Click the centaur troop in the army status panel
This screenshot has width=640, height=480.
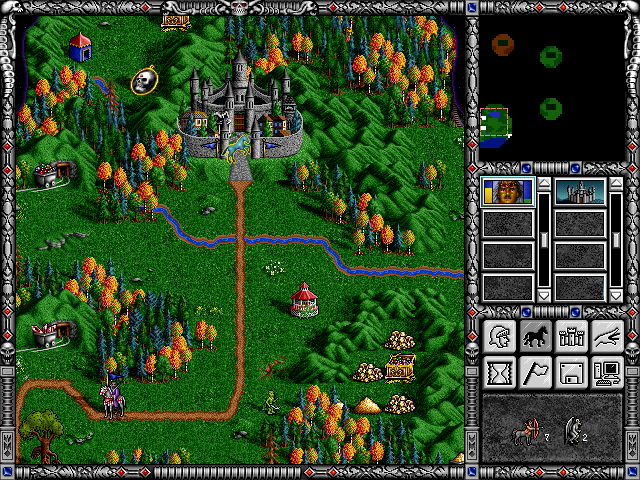526,432
